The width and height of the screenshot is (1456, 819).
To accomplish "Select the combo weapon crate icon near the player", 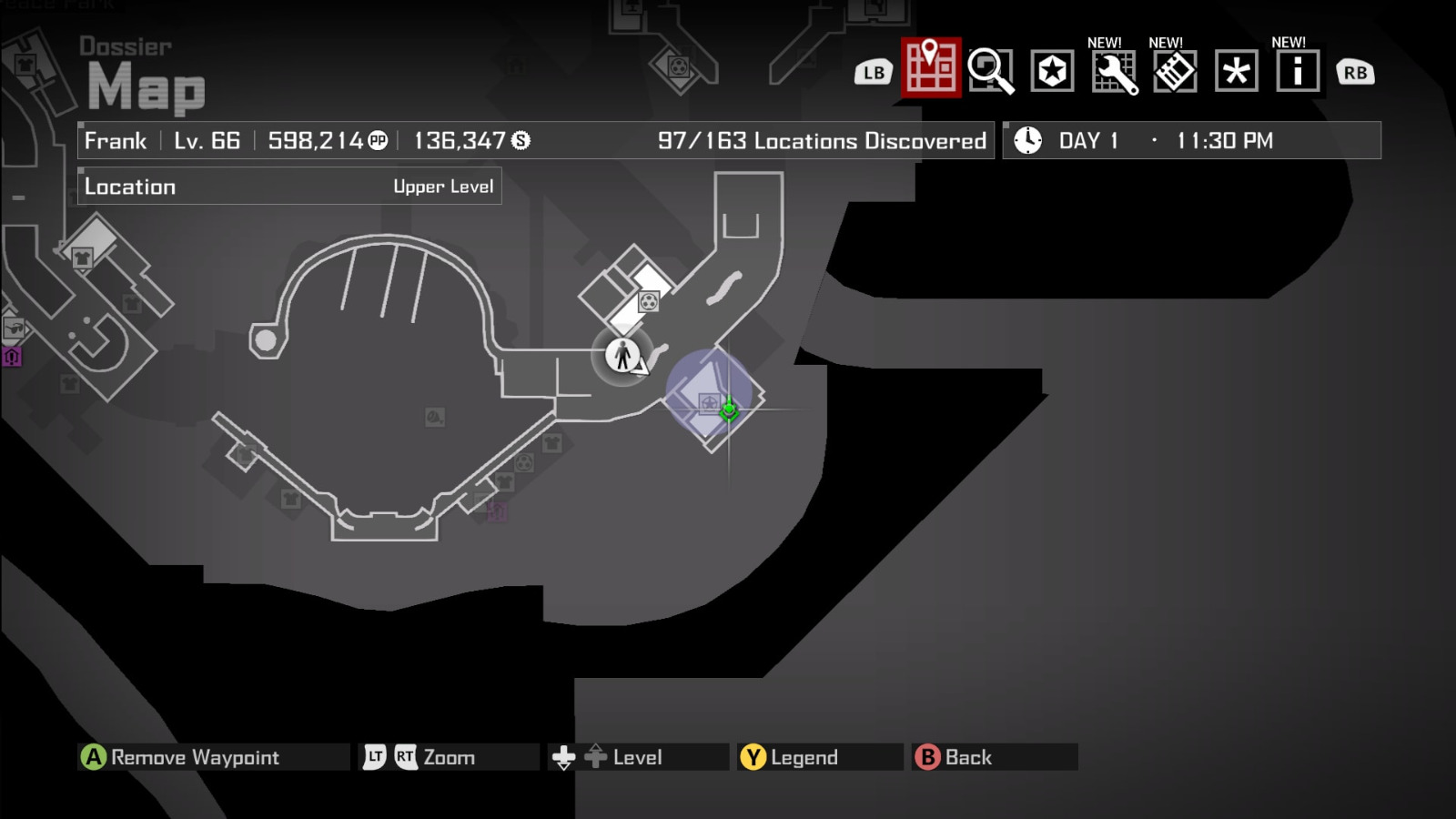I will [x=649, y=302].
